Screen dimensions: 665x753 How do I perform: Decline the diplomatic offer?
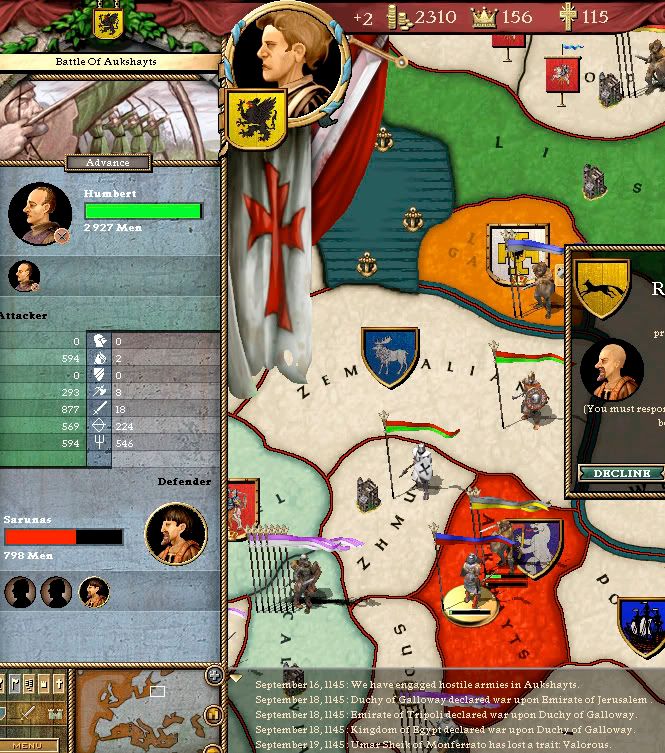[x=622, y=473]
